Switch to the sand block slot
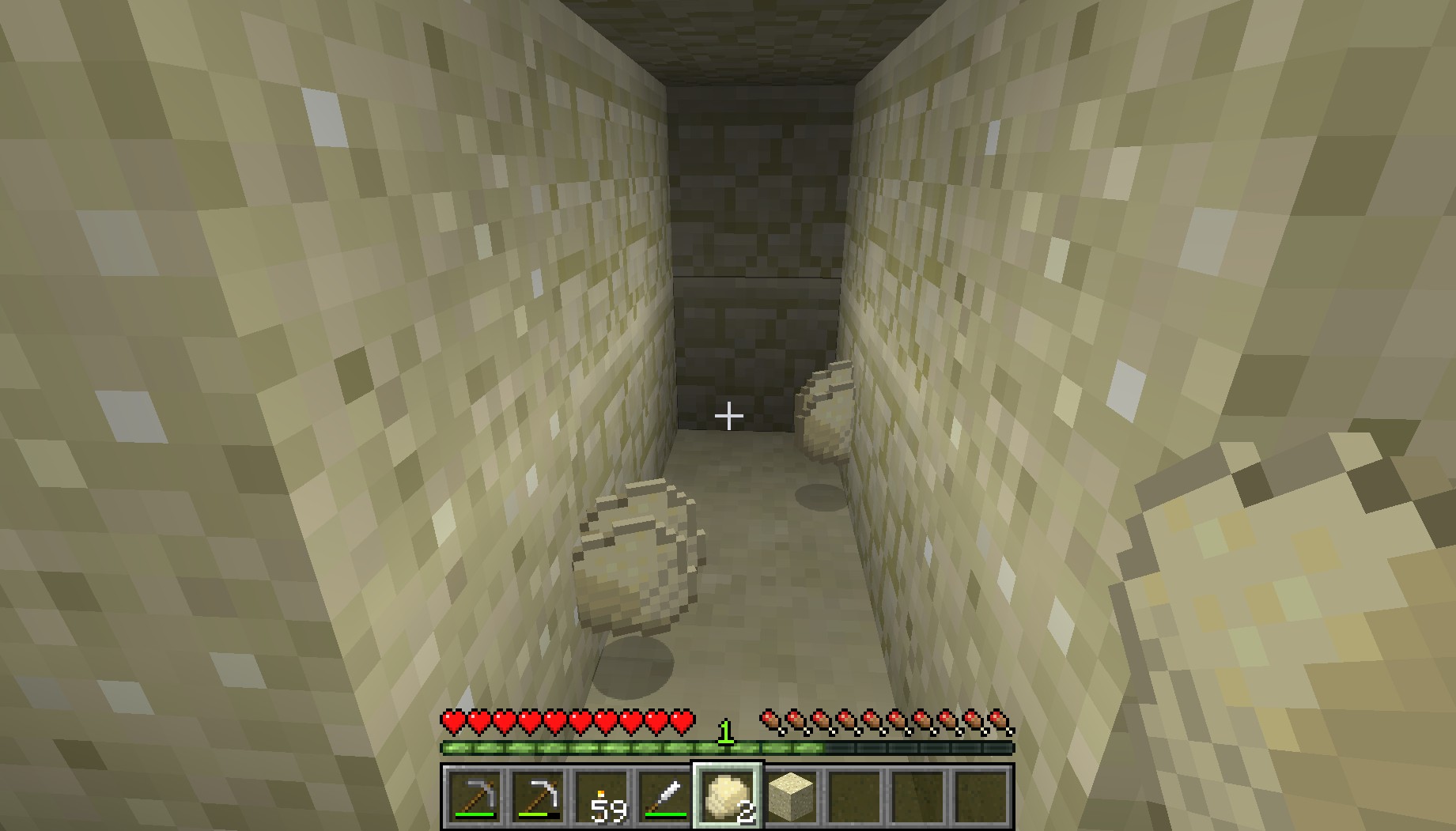This screenshot has width=1456, height=831. click(x=791, y=795)
